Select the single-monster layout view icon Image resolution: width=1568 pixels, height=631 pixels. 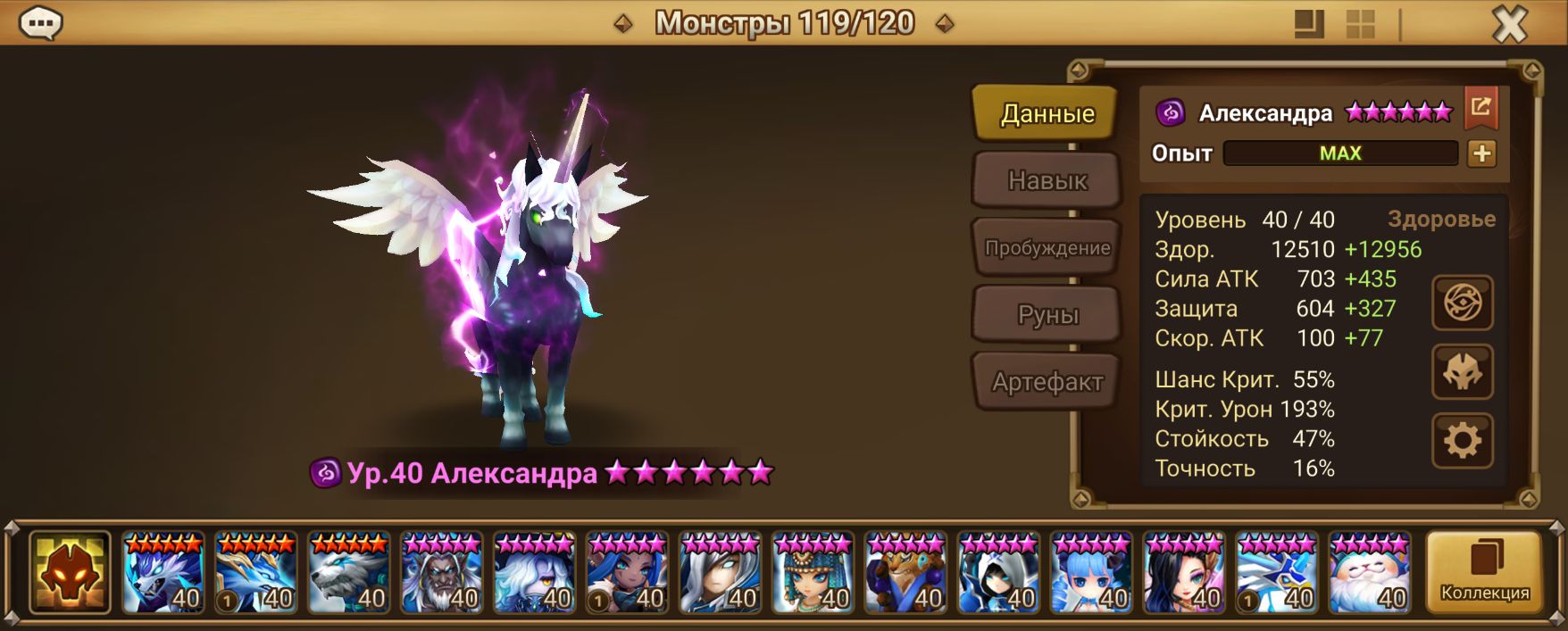tap(1309, 25)
